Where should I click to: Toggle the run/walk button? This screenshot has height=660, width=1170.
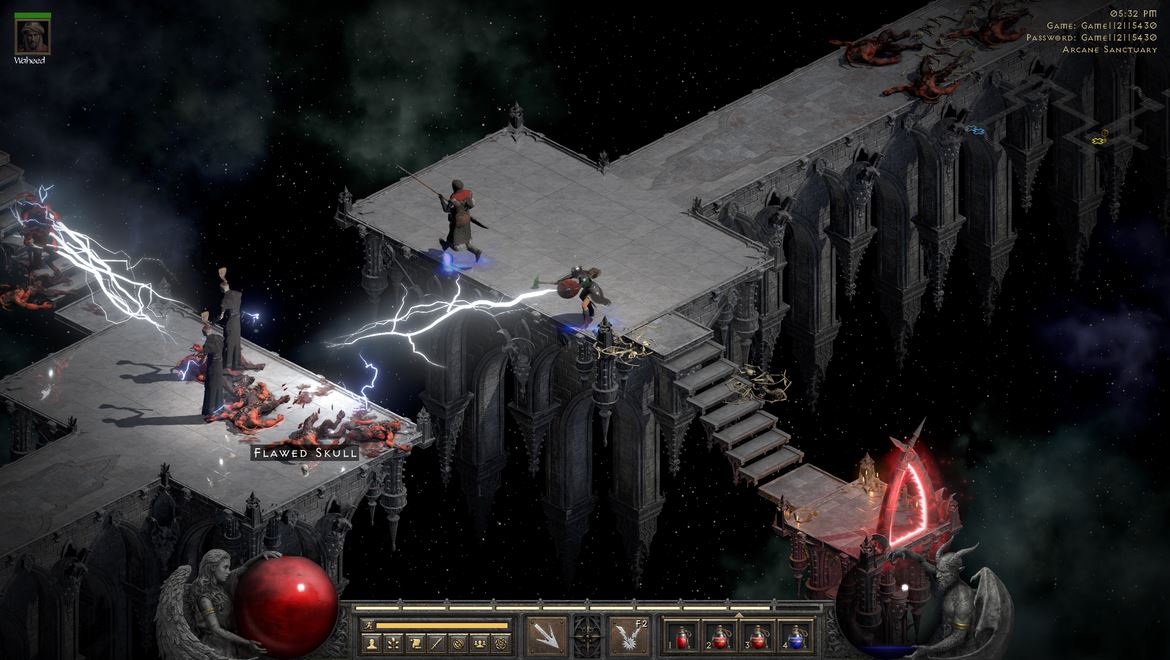(x=367, y=625)
